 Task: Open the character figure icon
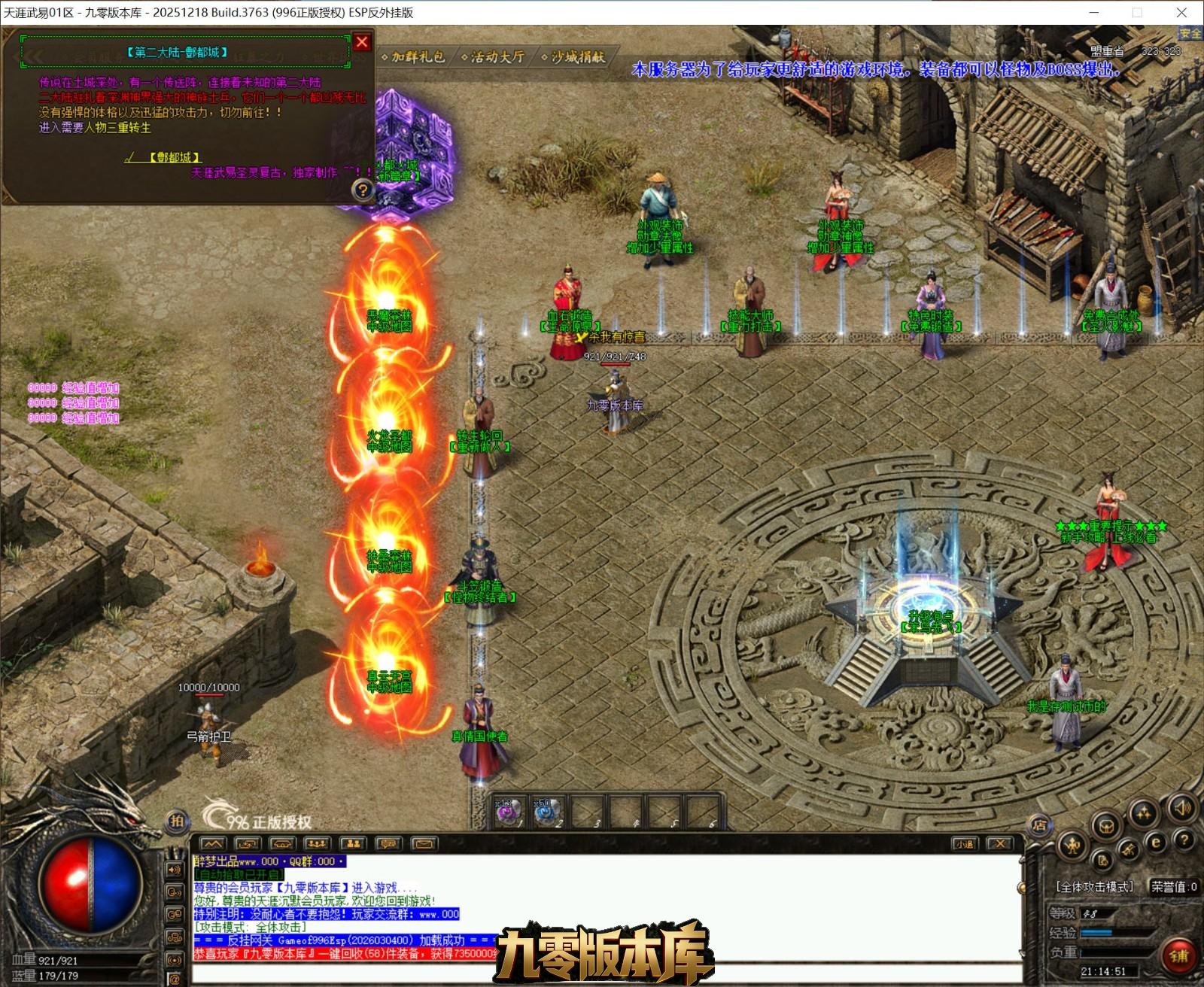[1072, 846]
